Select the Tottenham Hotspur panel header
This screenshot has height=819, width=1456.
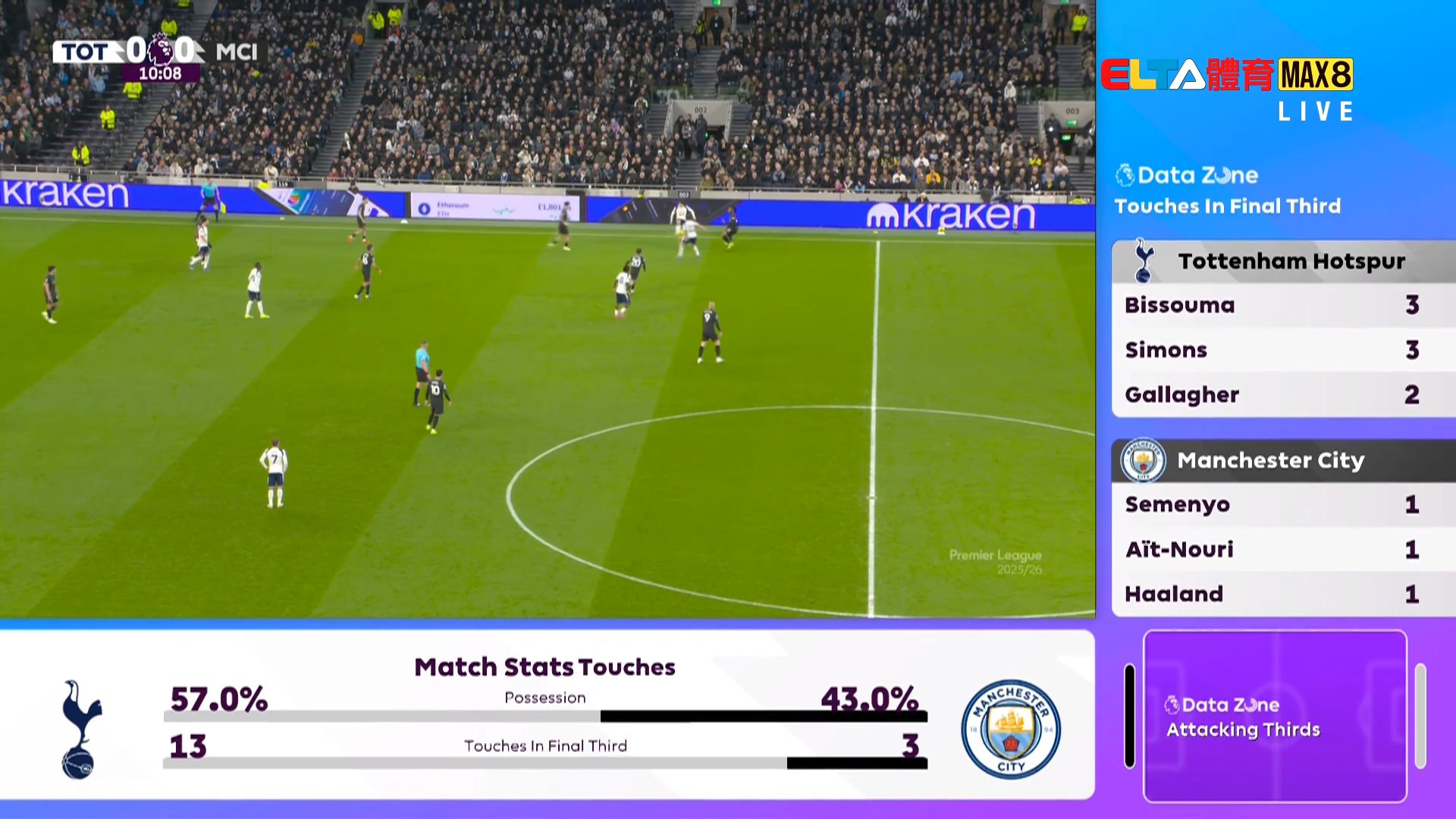point(1283,262)
